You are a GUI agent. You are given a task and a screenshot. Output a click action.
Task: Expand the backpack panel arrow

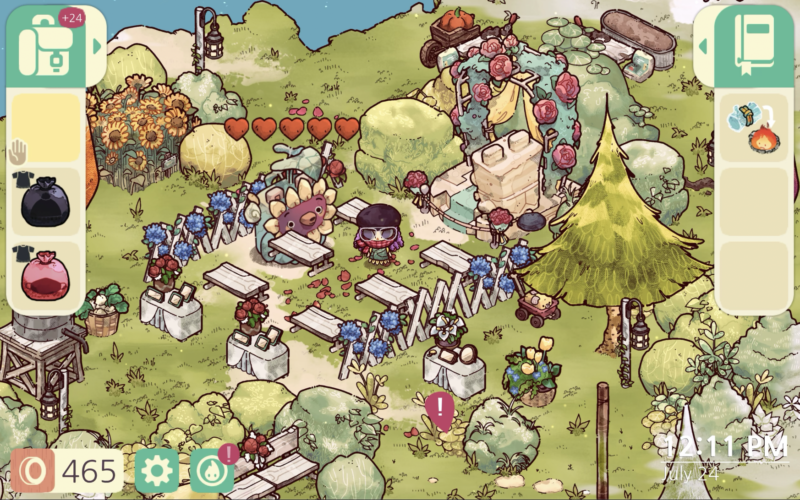tap(97, 45)
